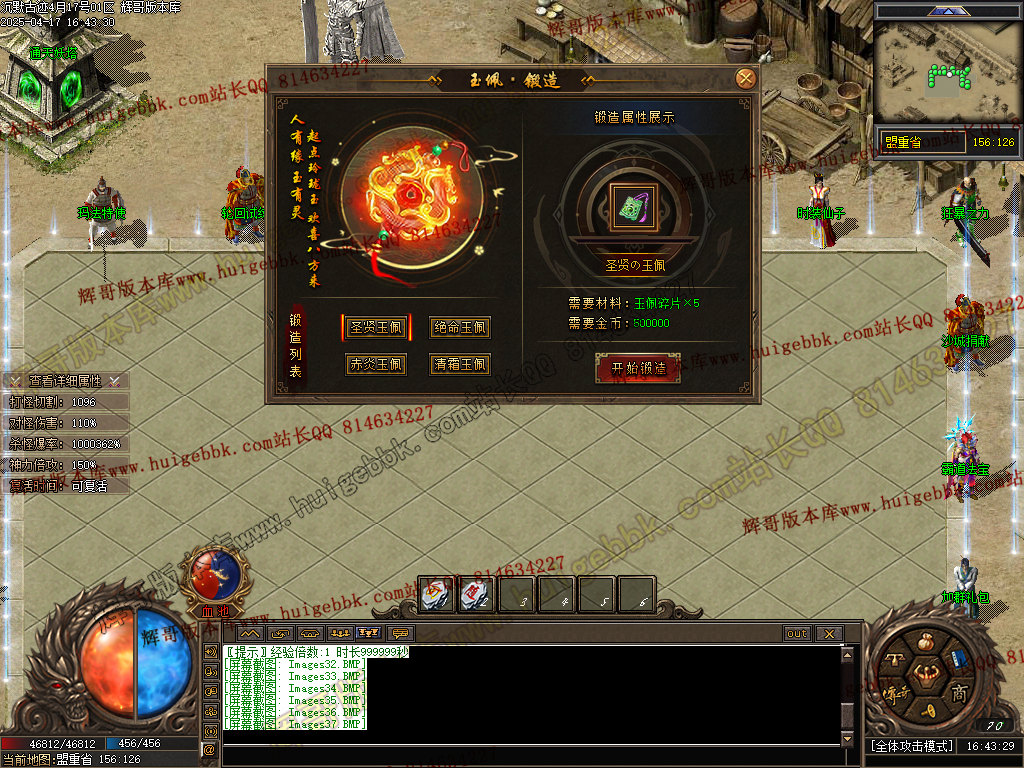Choose 绝命玉佩 in the forging list

tap(460, 328)
